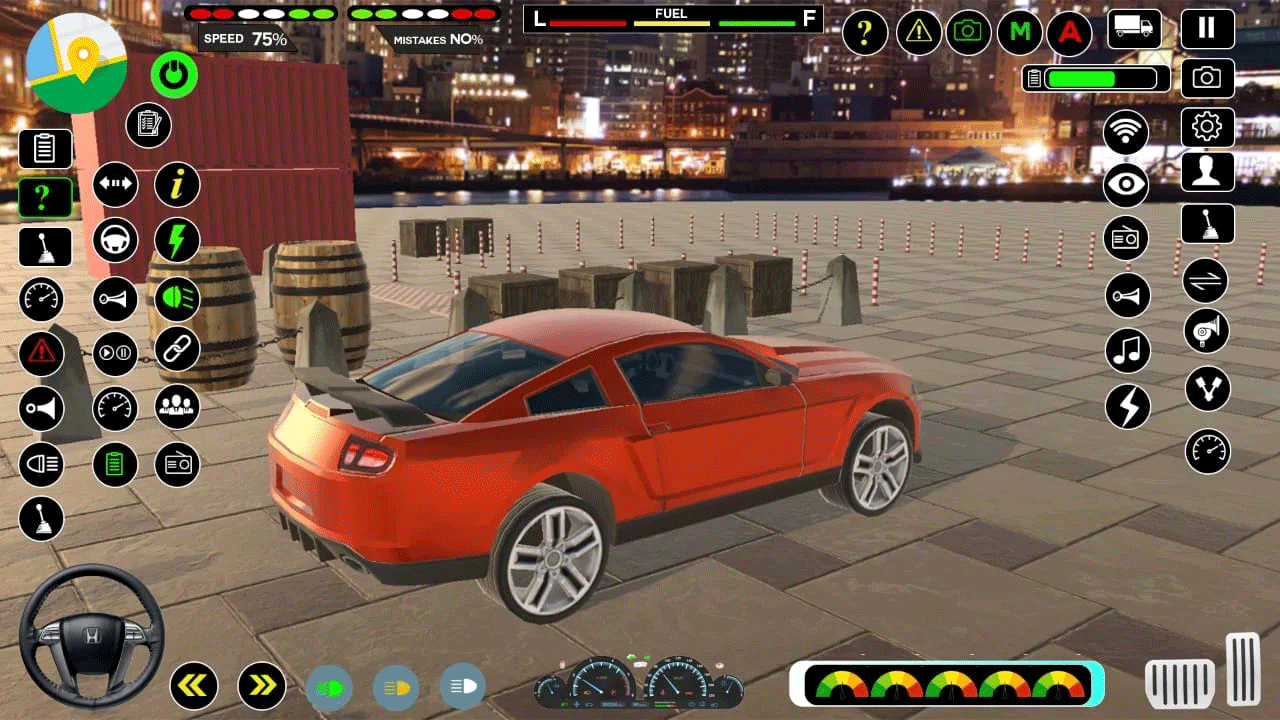This screenshot has height=720, width=1280.
Task: Click the green power button near the minimap
Action: 175,73
